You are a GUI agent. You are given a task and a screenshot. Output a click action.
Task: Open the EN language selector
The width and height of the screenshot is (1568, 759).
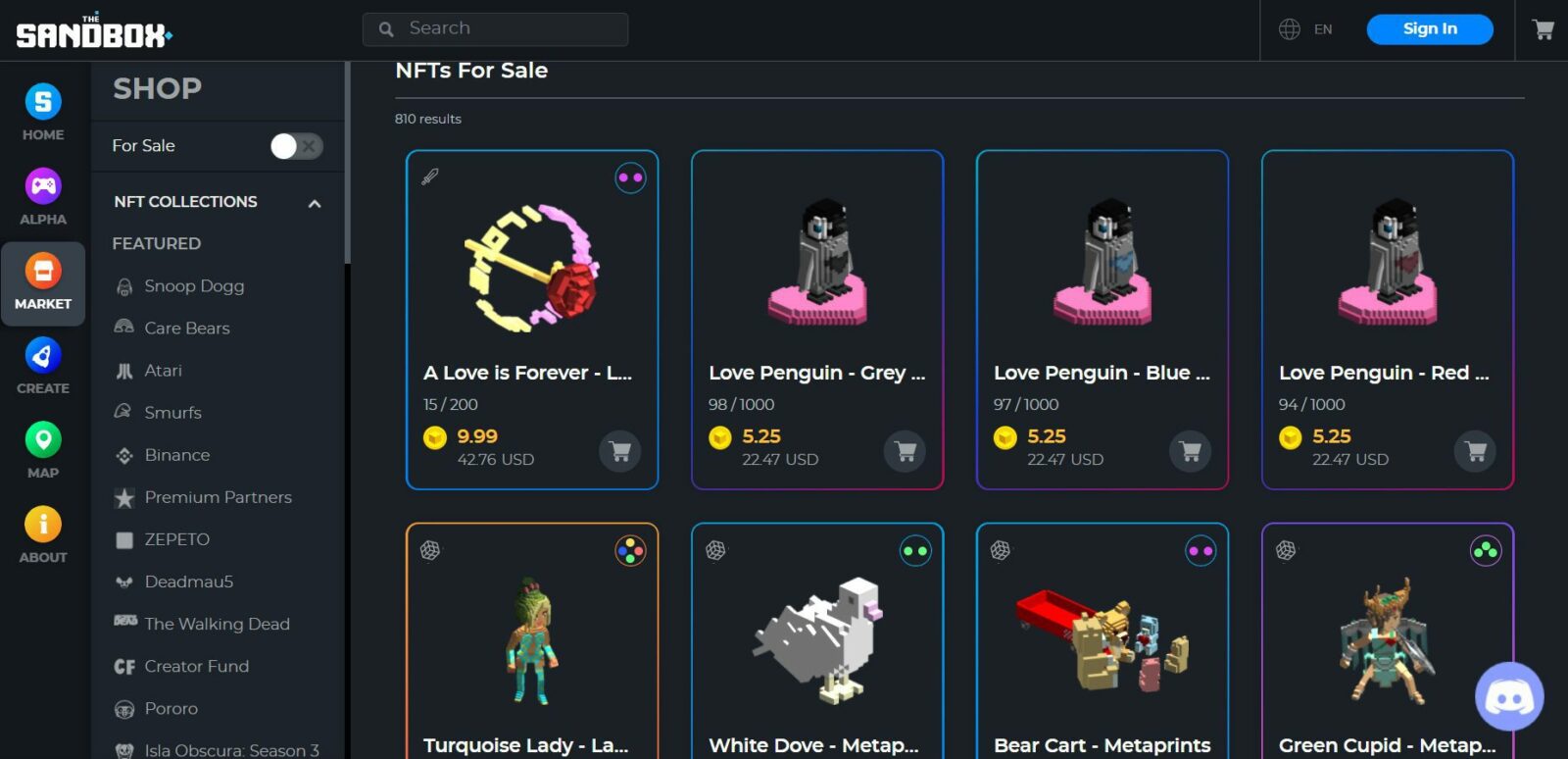point(1306,29)
